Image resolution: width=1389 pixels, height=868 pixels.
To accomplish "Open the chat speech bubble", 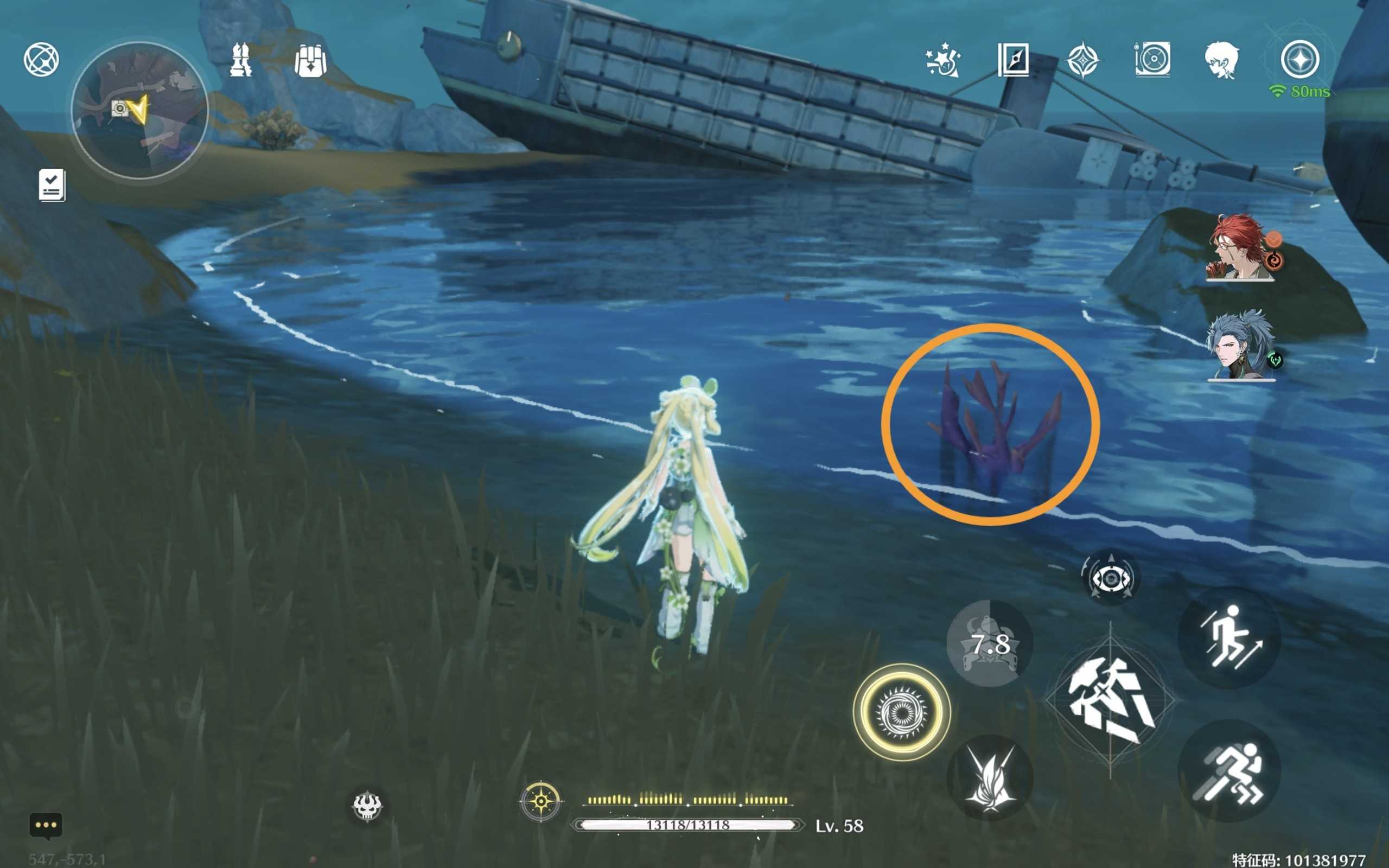I will tap(46, 826).
